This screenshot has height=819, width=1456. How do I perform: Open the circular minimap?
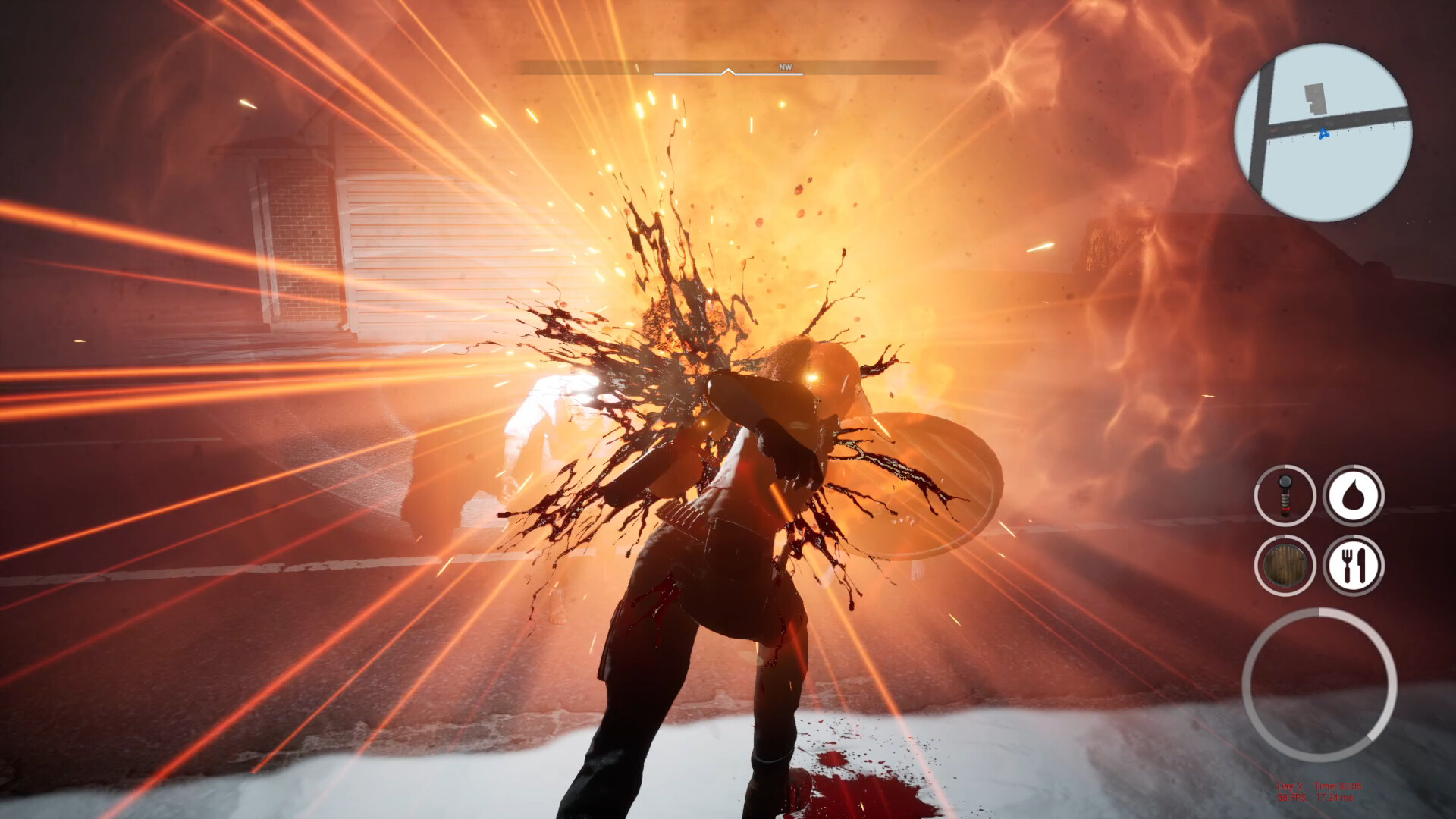click(1323, 133)
